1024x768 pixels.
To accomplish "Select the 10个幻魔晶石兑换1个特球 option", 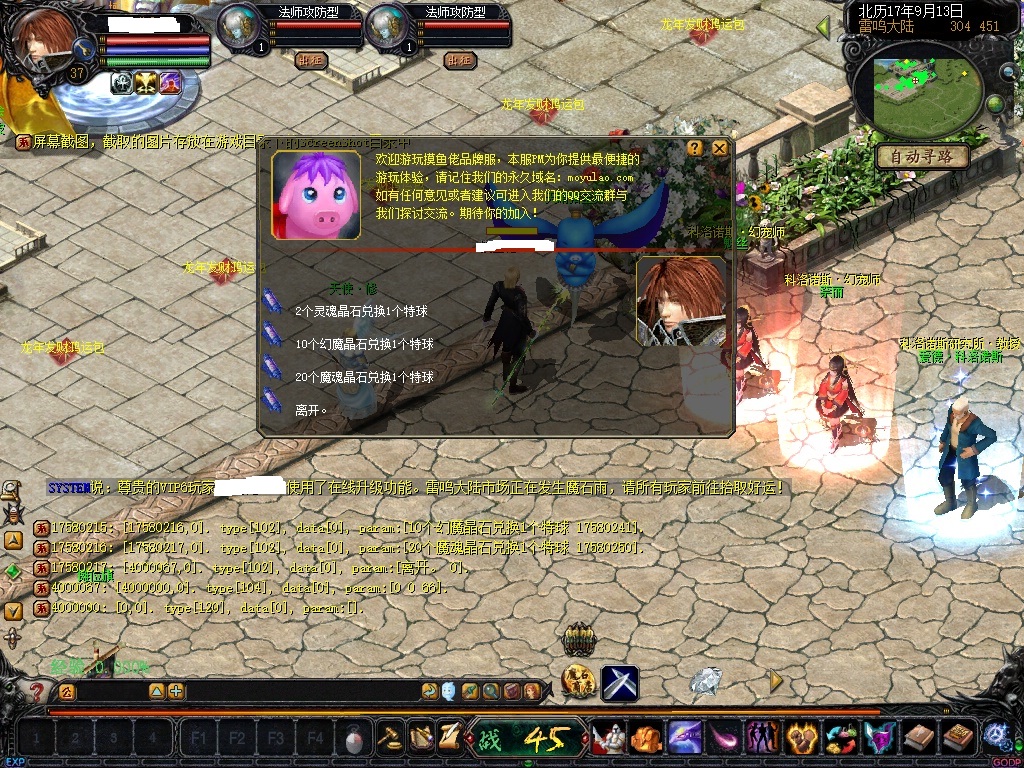I will point(364,344).
